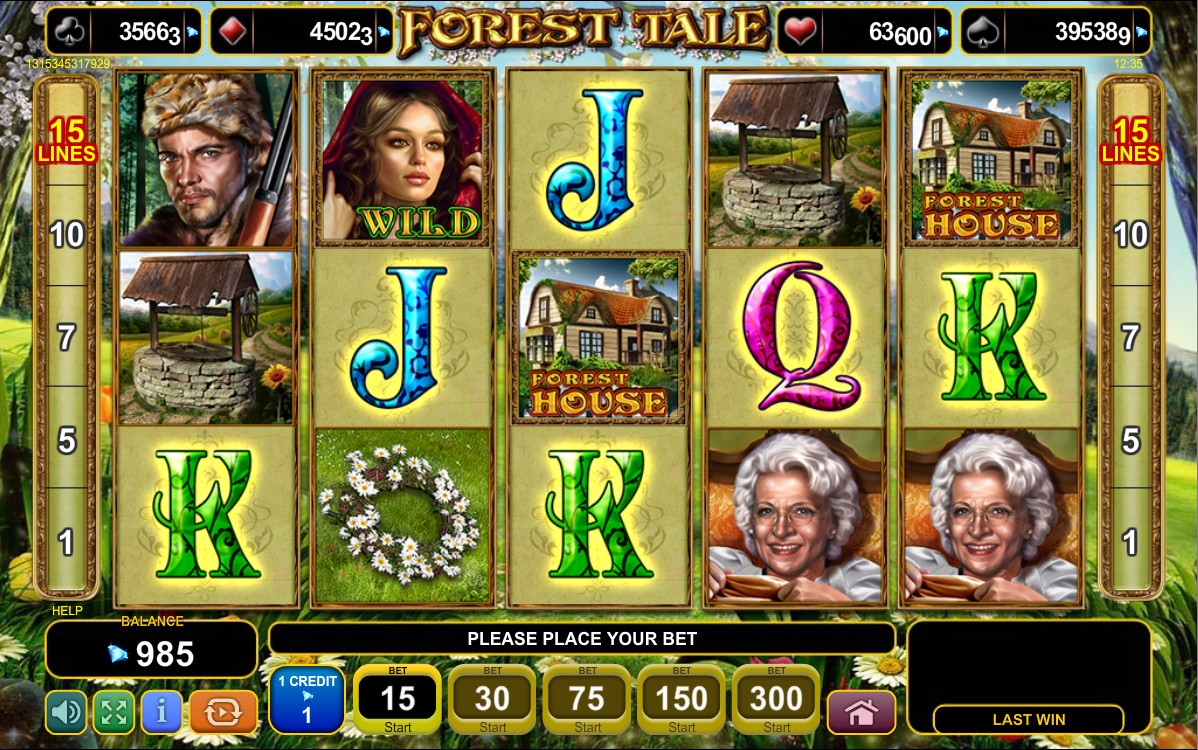Change the 1 credit denomination
Image resolution: width=1198 pixels, height=750 pixels.
click(x=307, y=699)
